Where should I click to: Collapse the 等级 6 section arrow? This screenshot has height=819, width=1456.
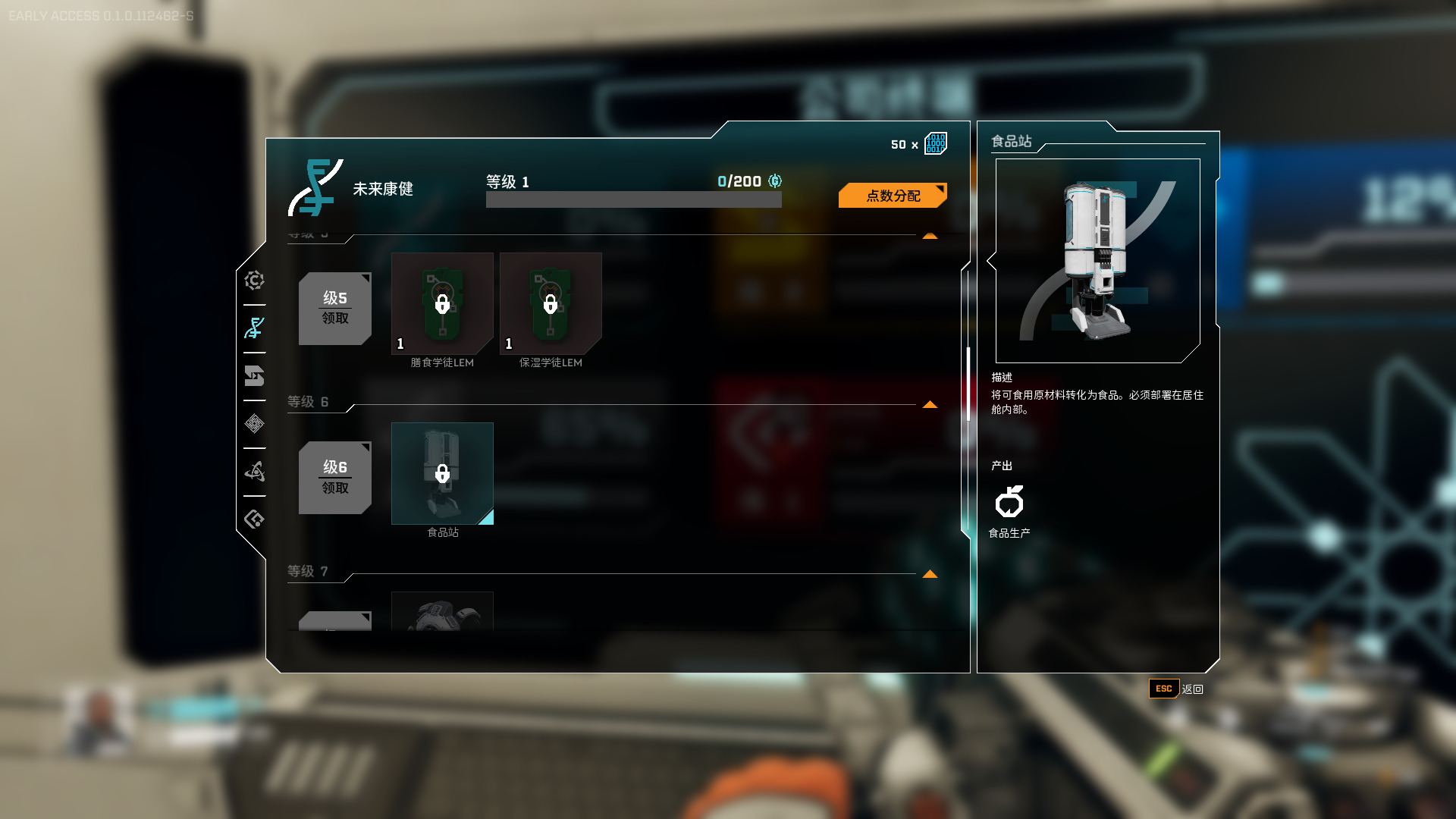coord(930,405)
